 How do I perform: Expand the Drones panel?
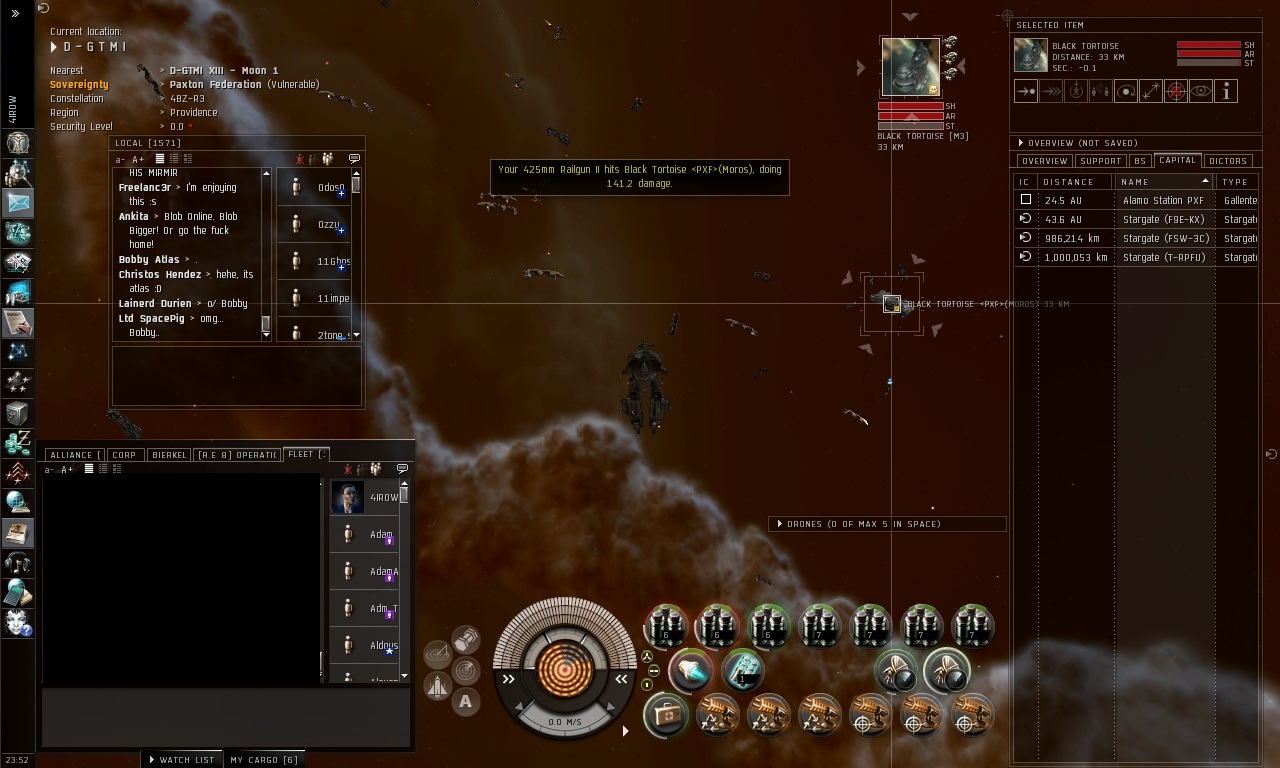point(860,524)
